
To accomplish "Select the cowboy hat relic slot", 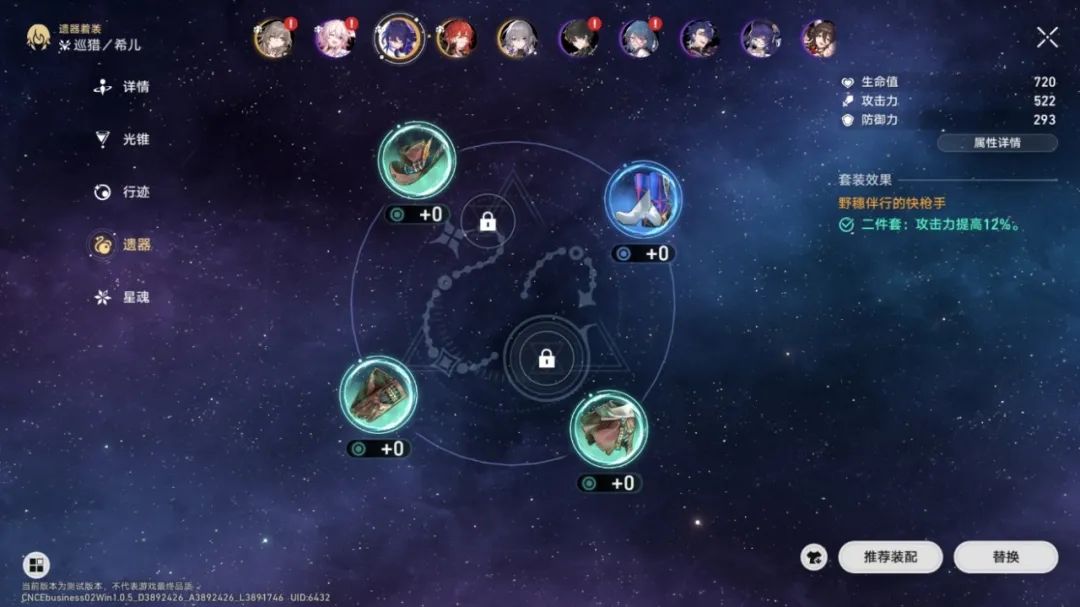I will (x=417, y=160).
